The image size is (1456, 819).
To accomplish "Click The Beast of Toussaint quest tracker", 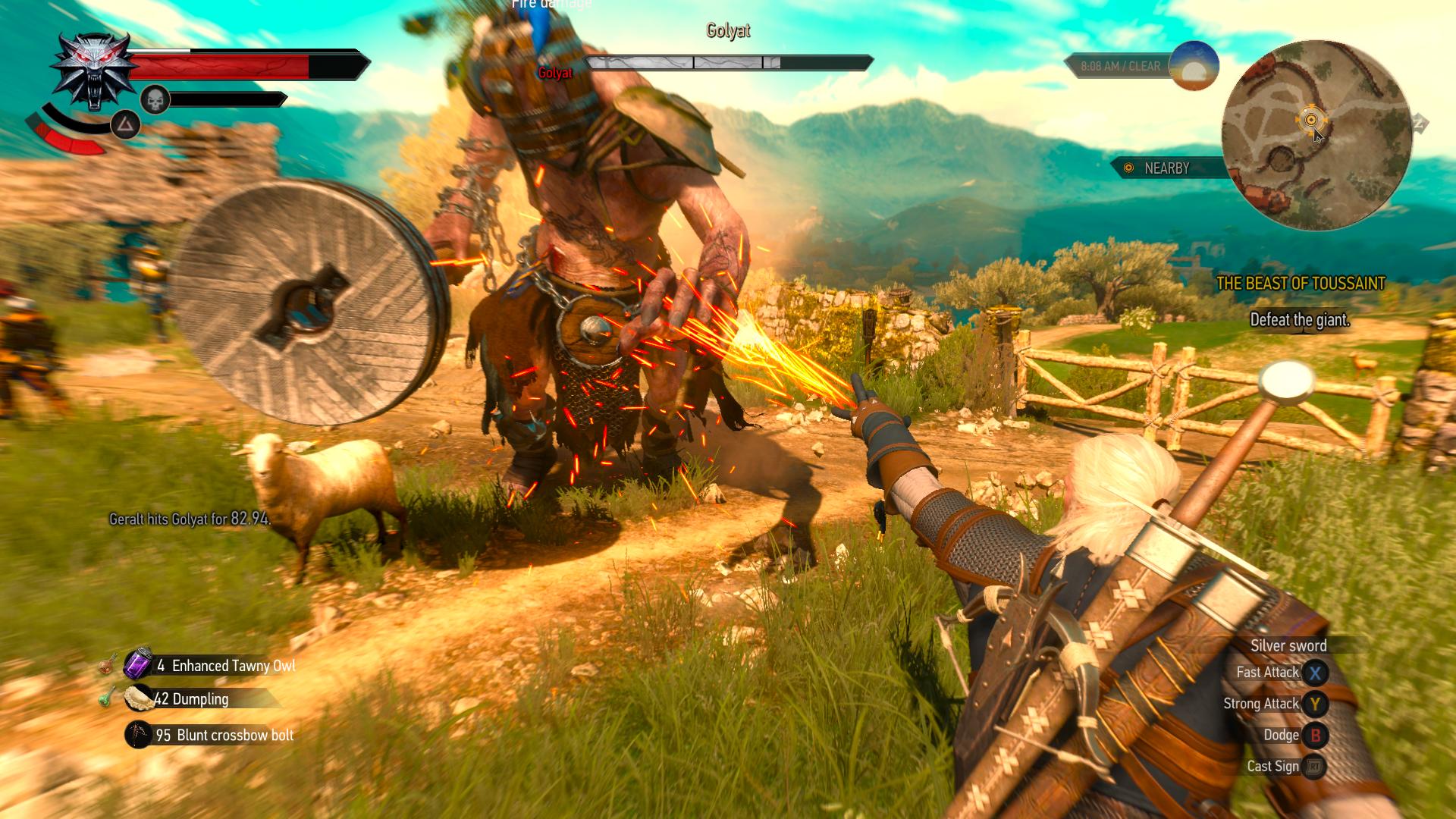I will pyautogui.click(x=1300, y=284).
